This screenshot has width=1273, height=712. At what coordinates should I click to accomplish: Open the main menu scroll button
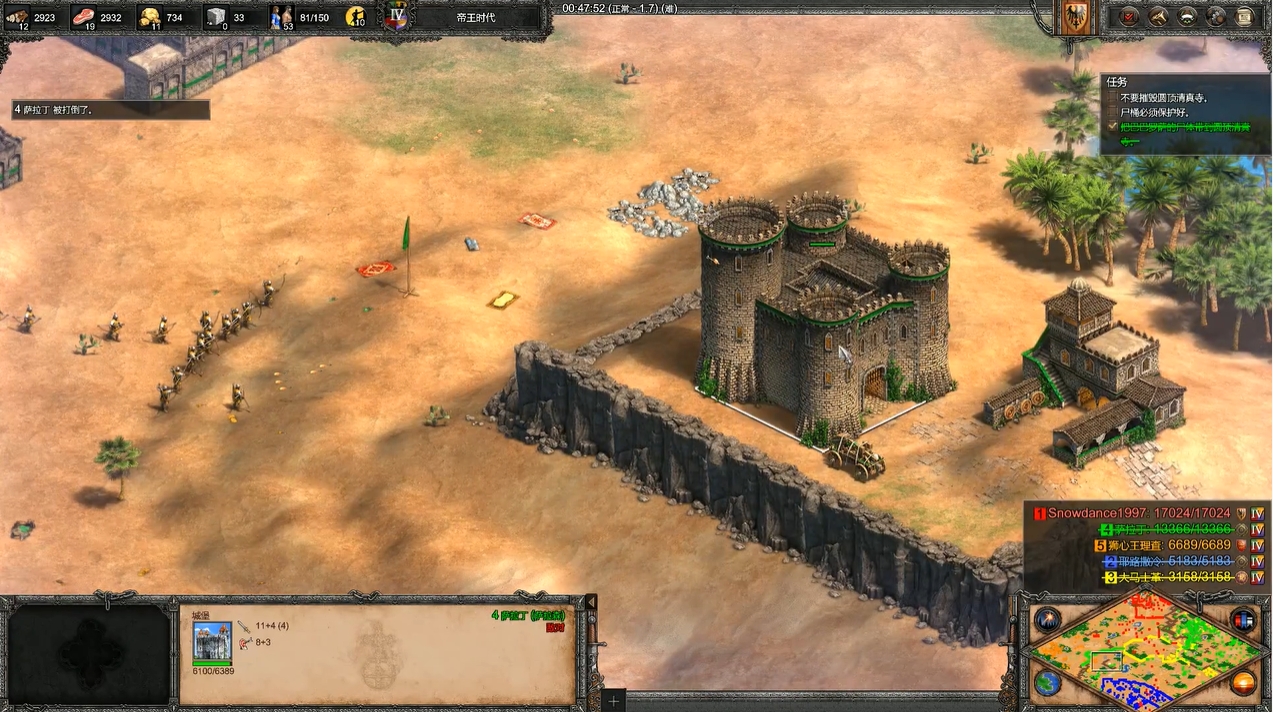[x=1245, y=16]
